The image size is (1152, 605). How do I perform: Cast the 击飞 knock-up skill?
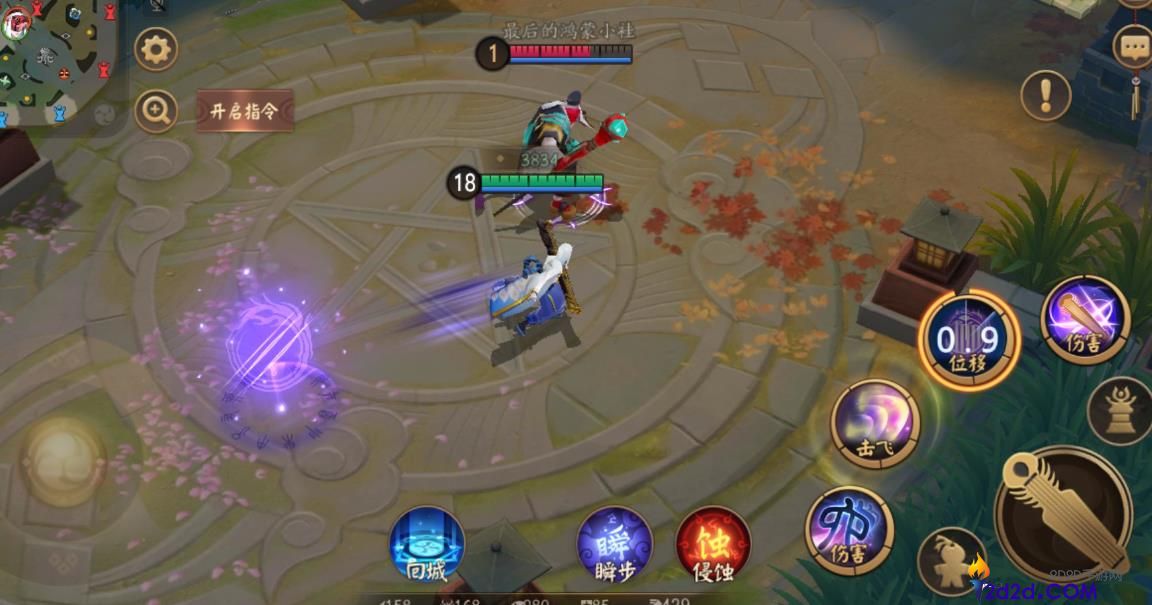(x=875, y=423)
